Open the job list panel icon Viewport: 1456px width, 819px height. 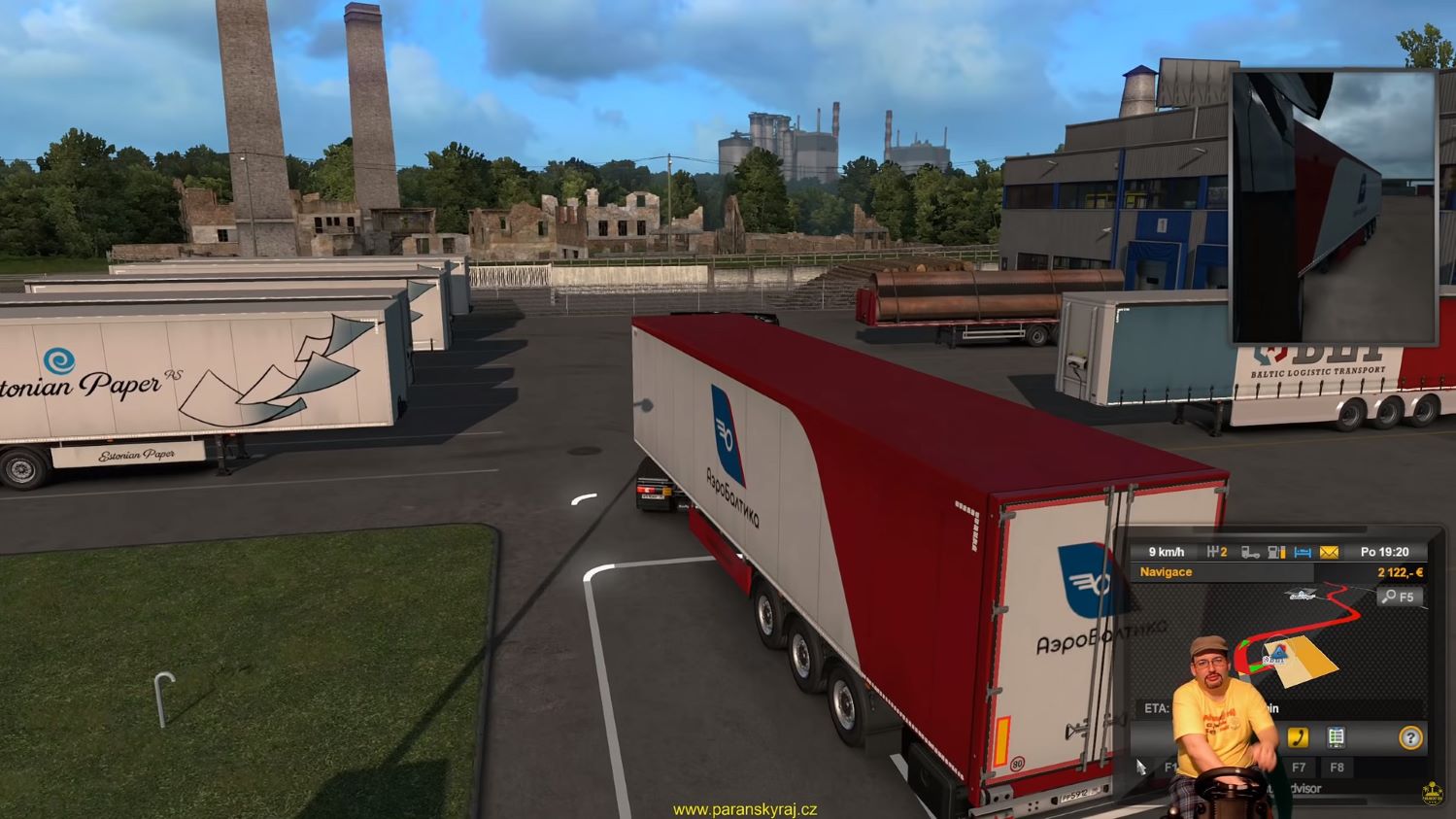click(x=1337, y=738)
